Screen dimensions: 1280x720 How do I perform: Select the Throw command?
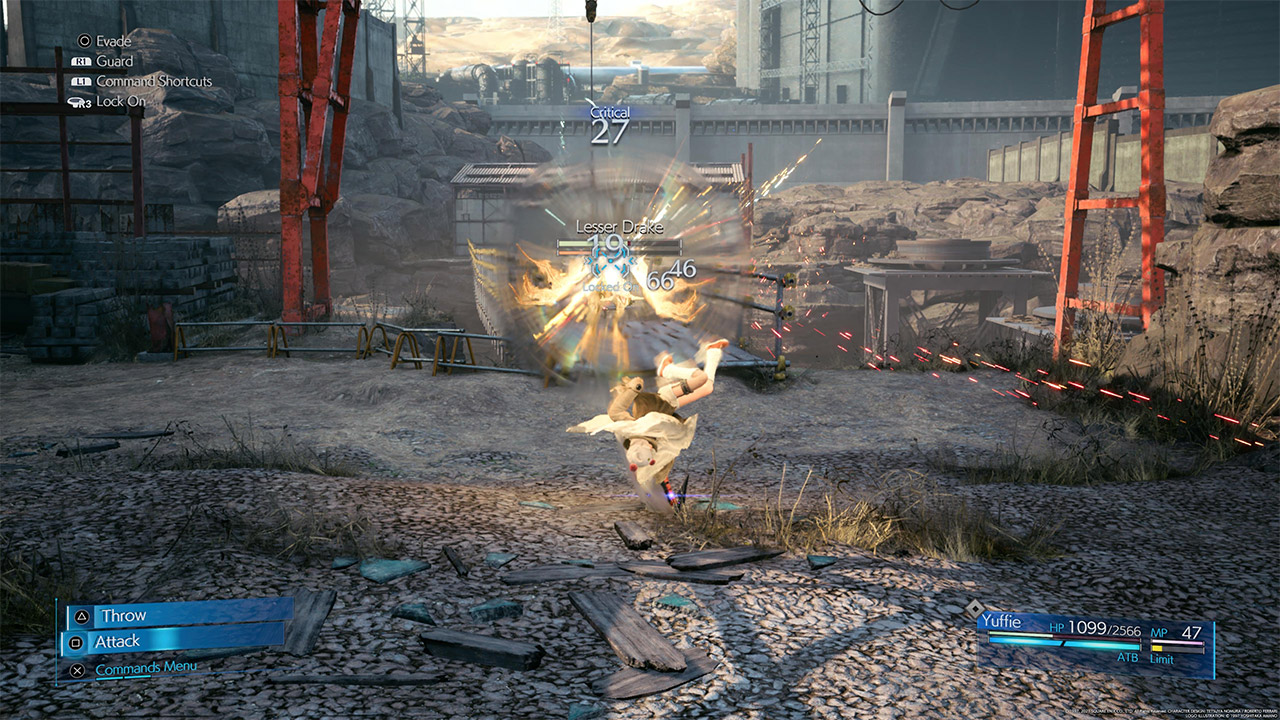178,616
